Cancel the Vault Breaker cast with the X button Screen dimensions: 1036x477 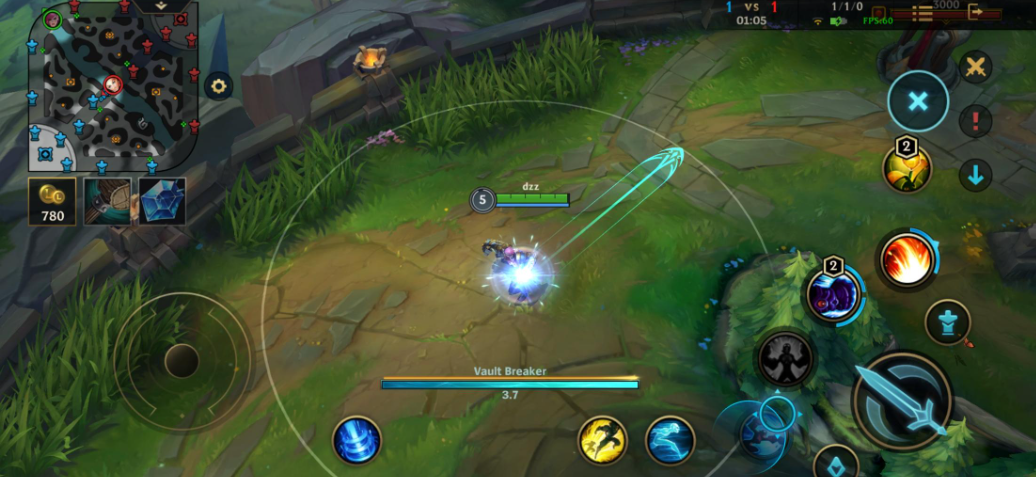[x=918, y=101]
